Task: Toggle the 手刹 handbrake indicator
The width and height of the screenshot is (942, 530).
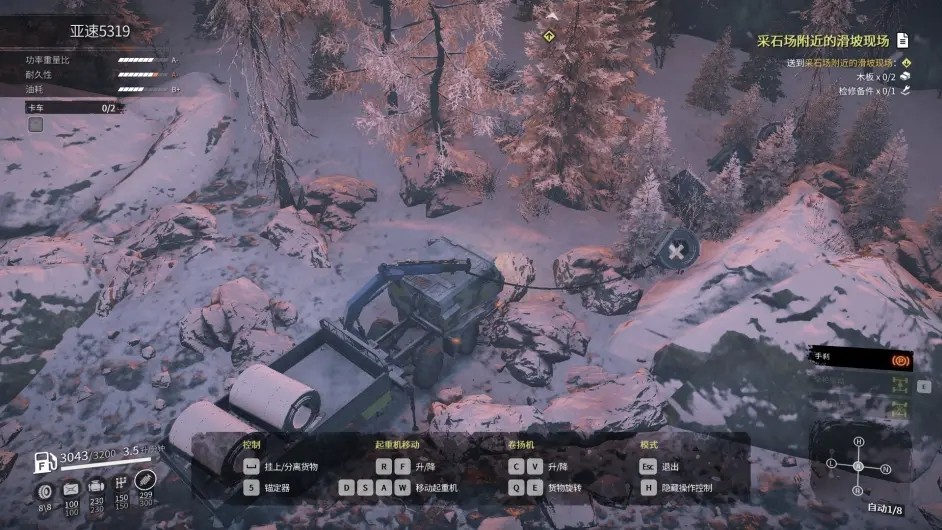Action: [x=899, y=358]
